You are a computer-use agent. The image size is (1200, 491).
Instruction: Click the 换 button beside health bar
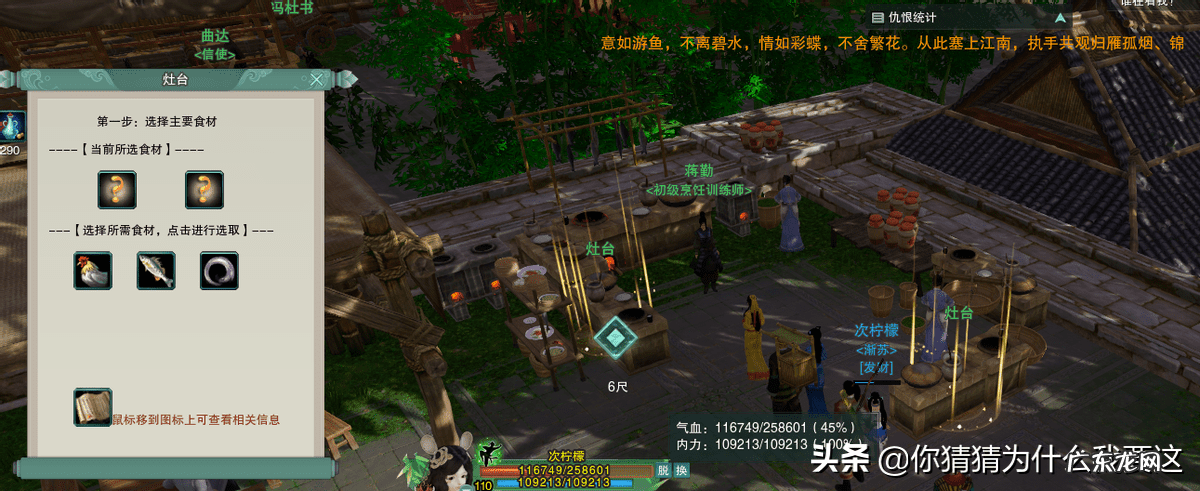681,470
